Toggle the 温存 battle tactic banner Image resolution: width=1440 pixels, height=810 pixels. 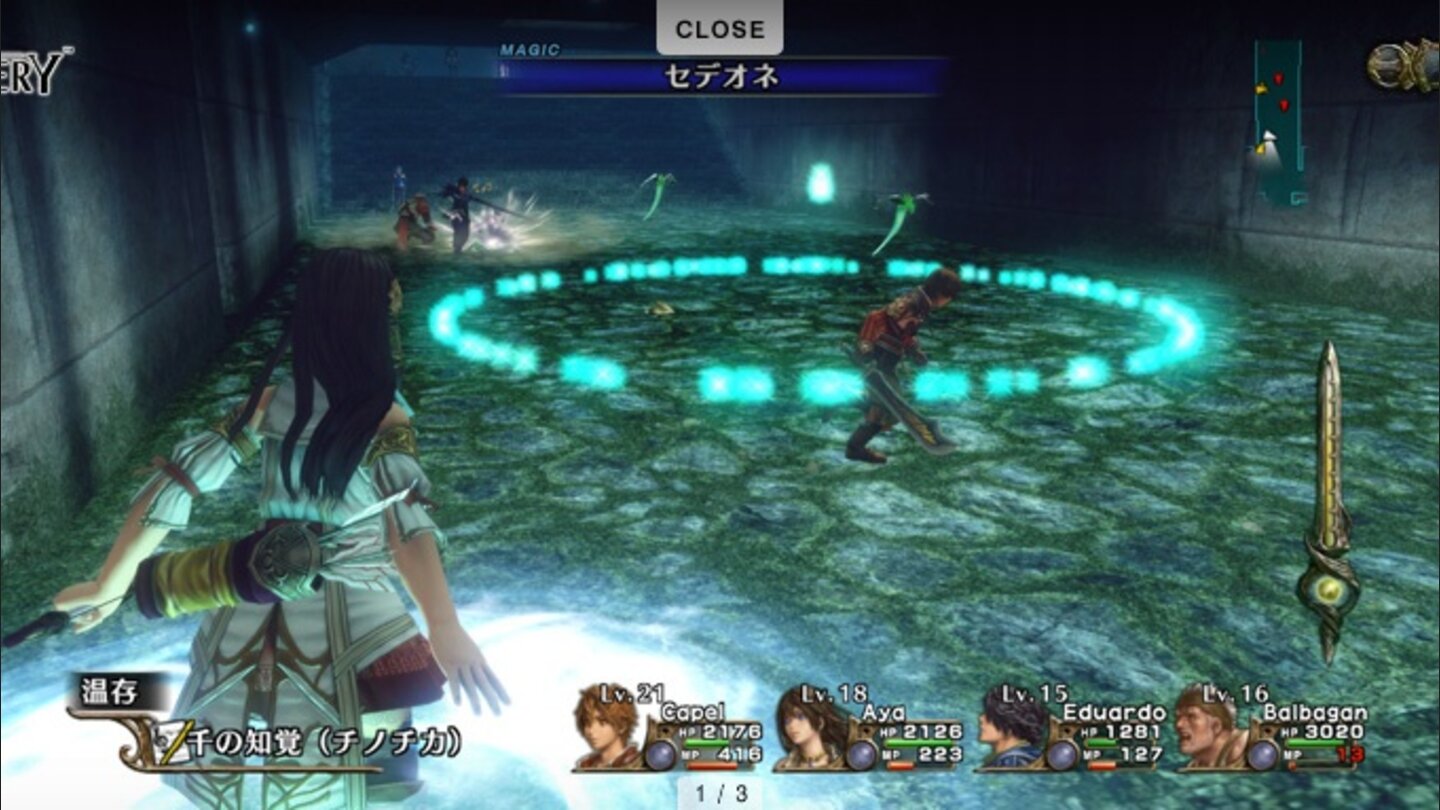pos(110,689)
